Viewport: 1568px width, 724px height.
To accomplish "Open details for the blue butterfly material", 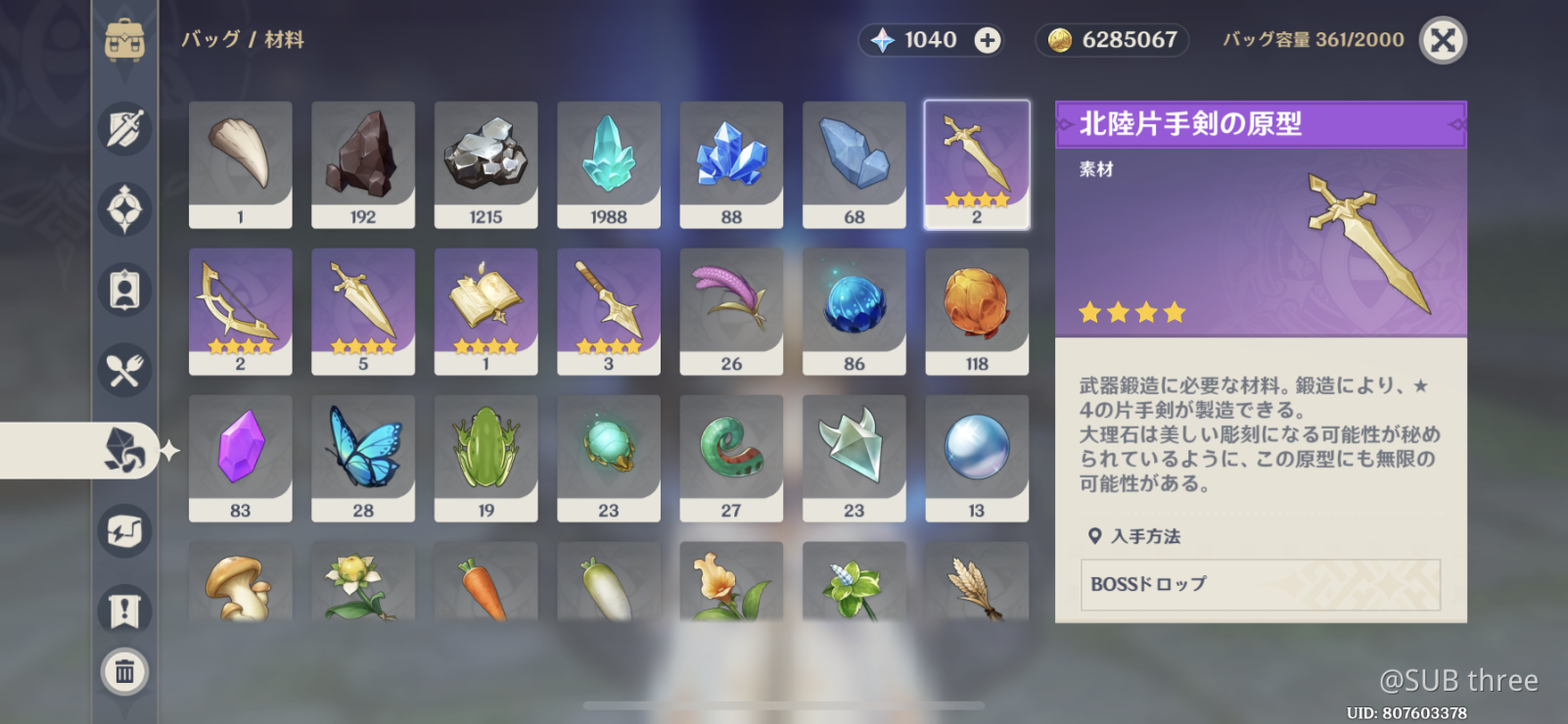I will (363, 457).
